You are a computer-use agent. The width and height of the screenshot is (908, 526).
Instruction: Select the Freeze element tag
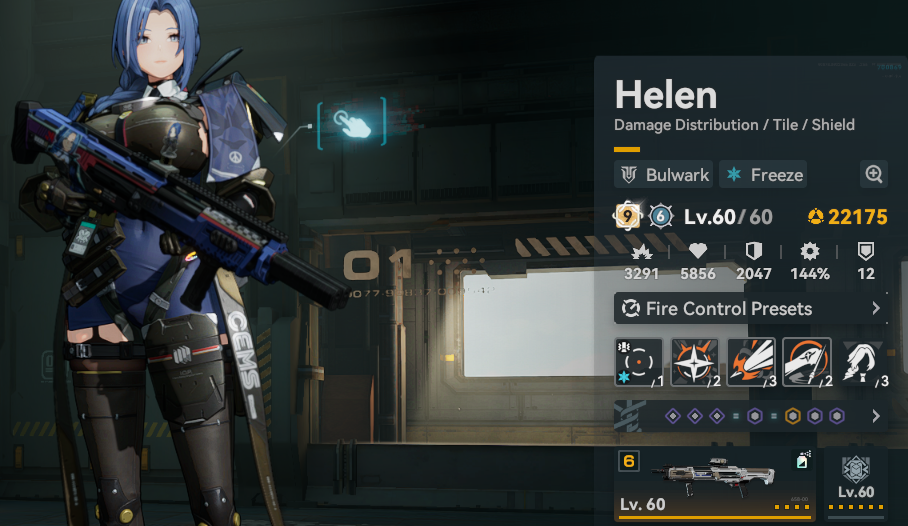[x=765, y=175]
